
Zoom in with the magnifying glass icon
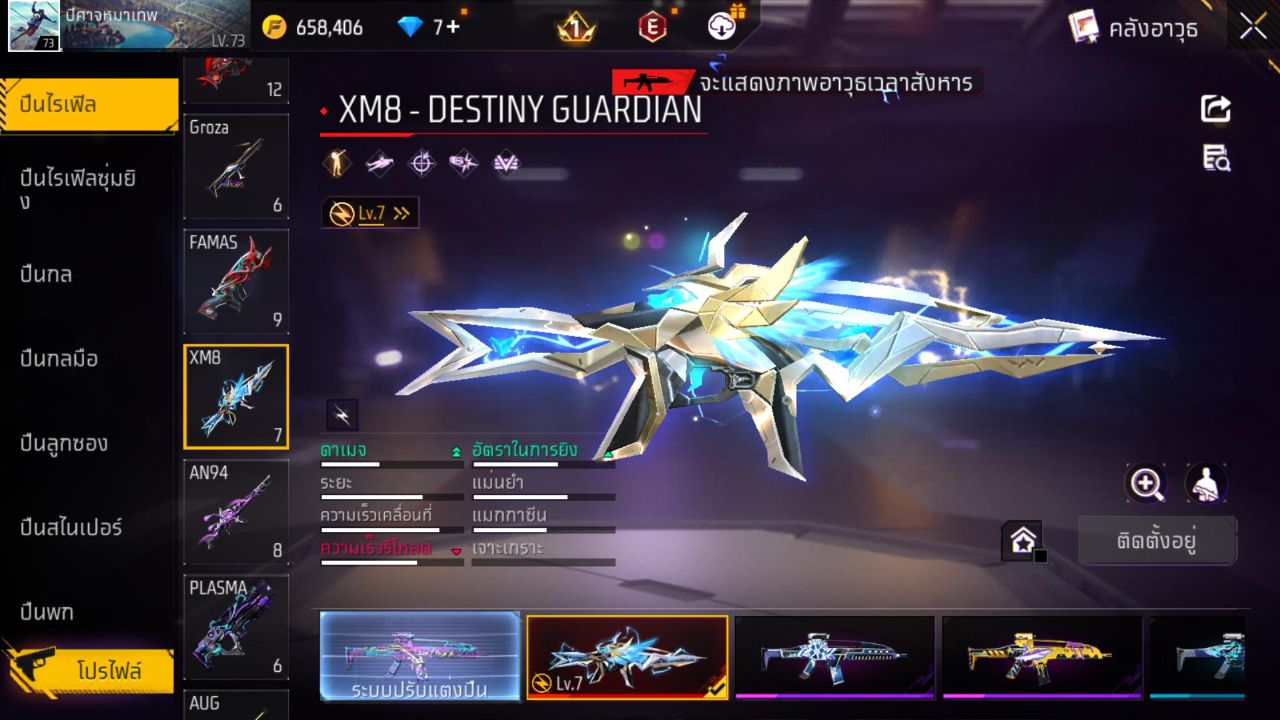(1146, 484)
